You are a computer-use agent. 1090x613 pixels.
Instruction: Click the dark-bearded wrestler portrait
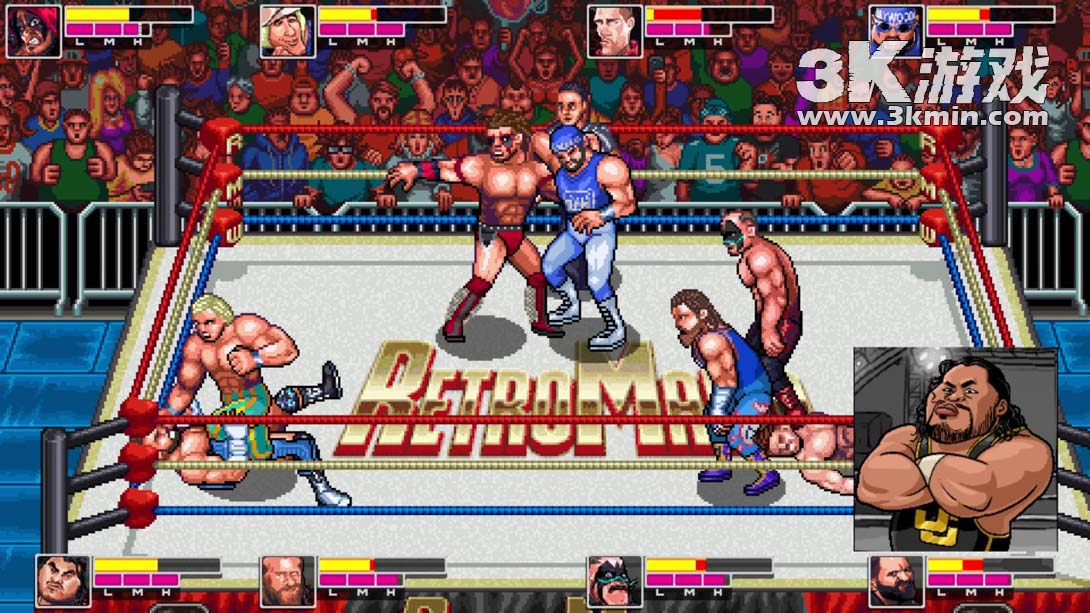pyautogui.click(x=895, y=580)
